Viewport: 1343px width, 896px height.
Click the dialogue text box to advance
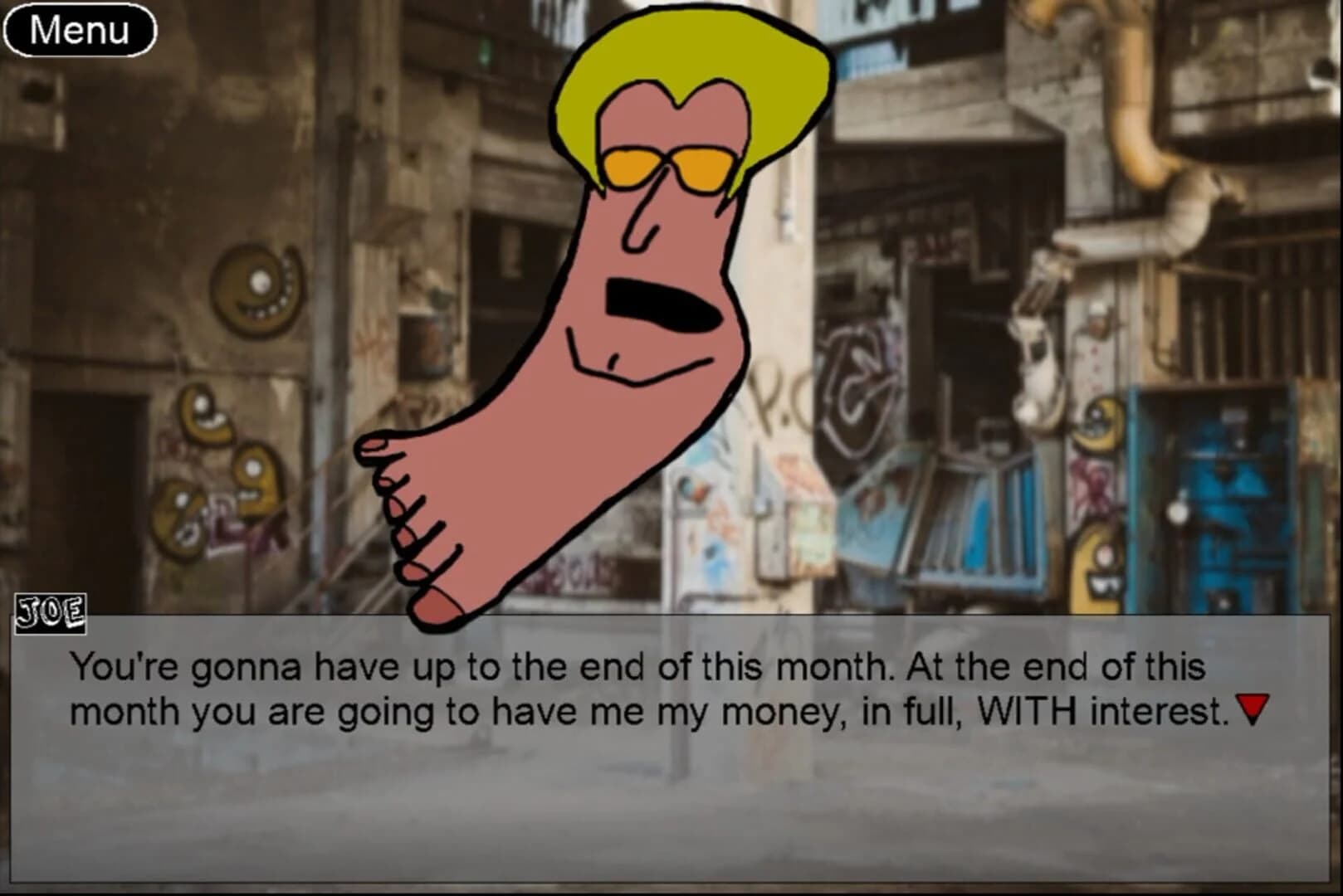pos(664,788)
